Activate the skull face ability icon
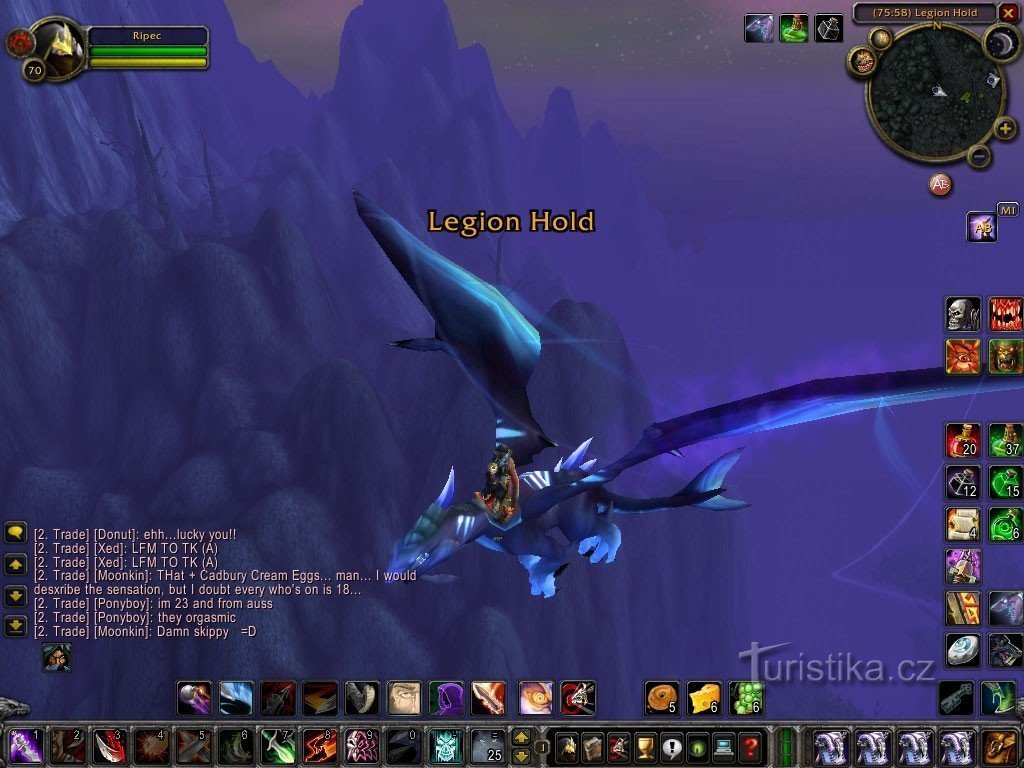The image size is (1024, 768). tap(963, 314)
